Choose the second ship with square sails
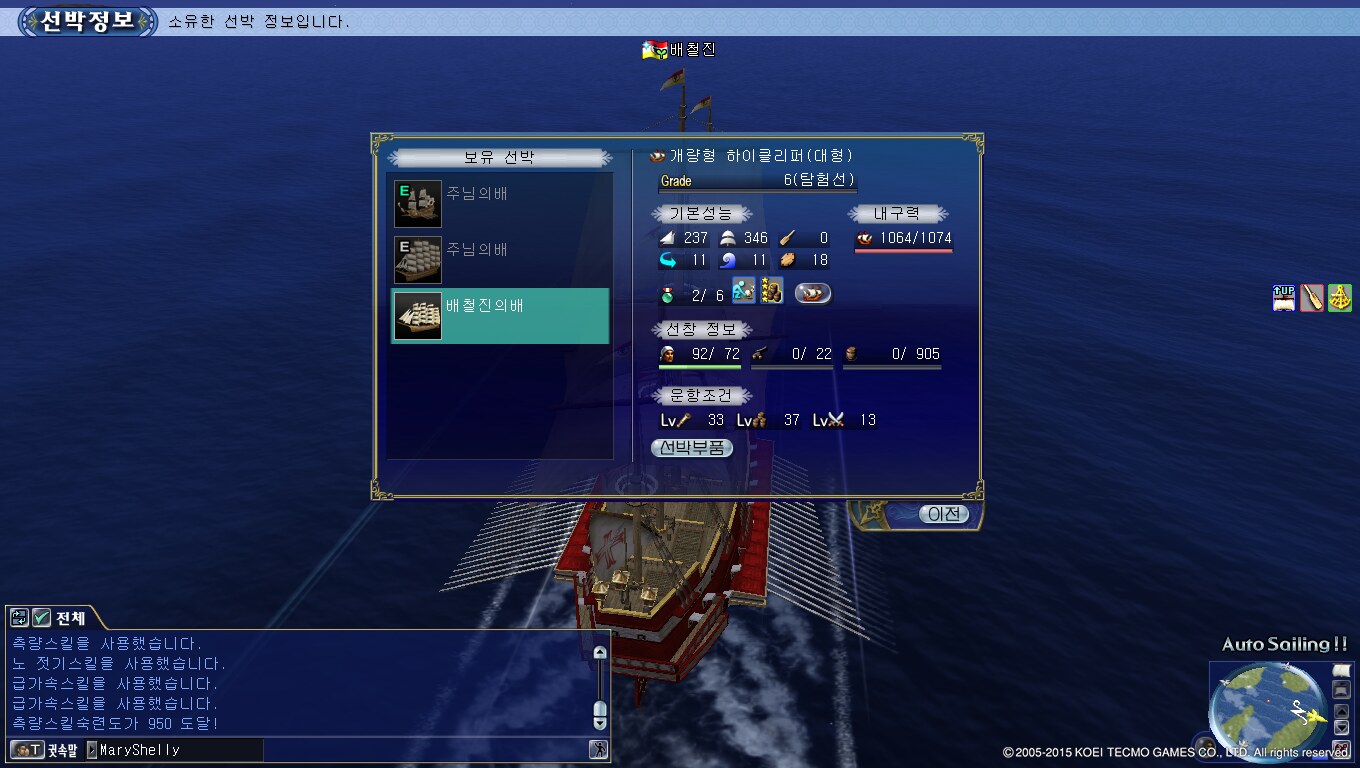The height and width of the screenshot is (768, 1360). 418,260
